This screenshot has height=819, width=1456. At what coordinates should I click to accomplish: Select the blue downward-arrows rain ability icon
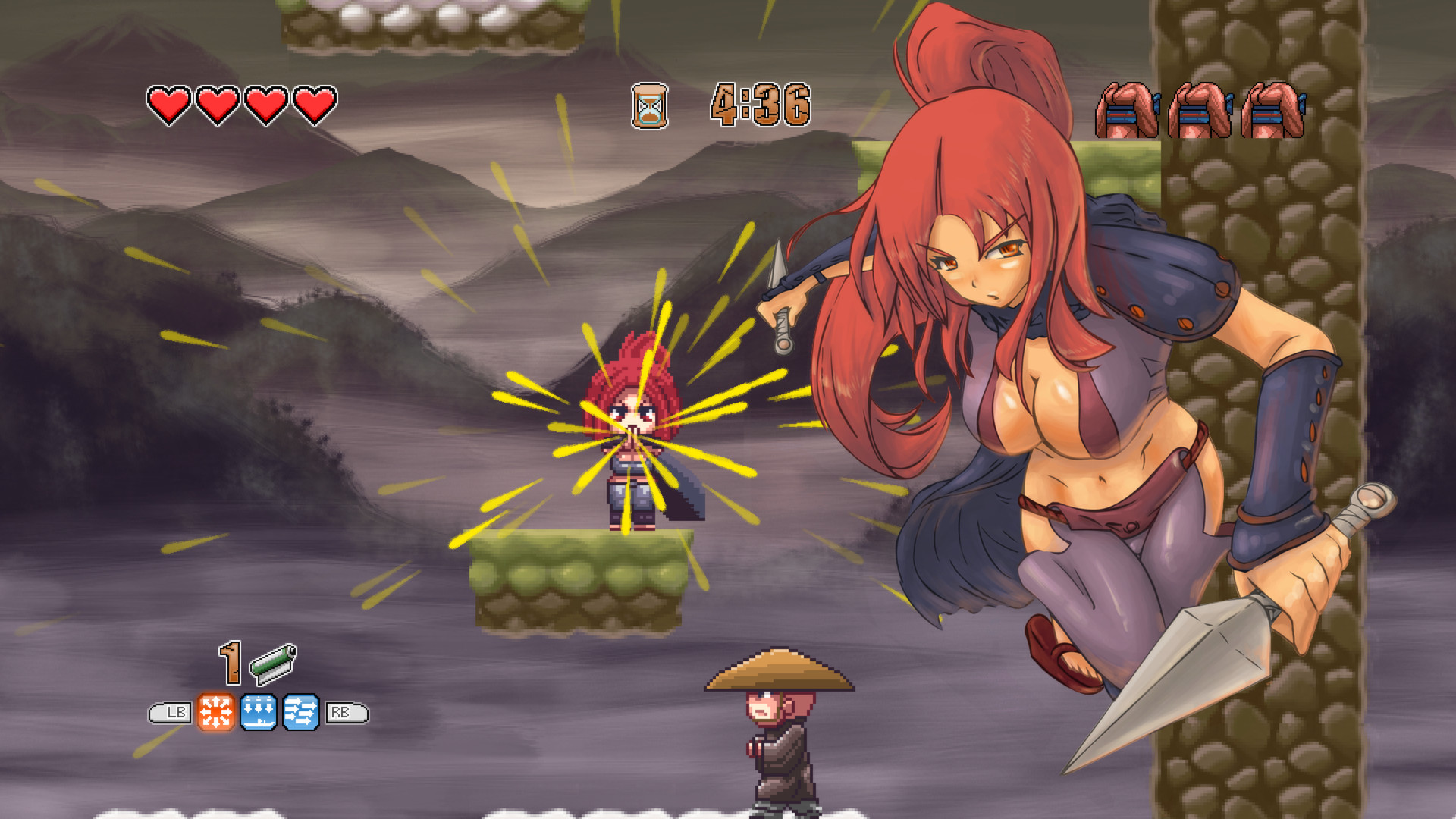pyautogui.click(x=259, y=711)
